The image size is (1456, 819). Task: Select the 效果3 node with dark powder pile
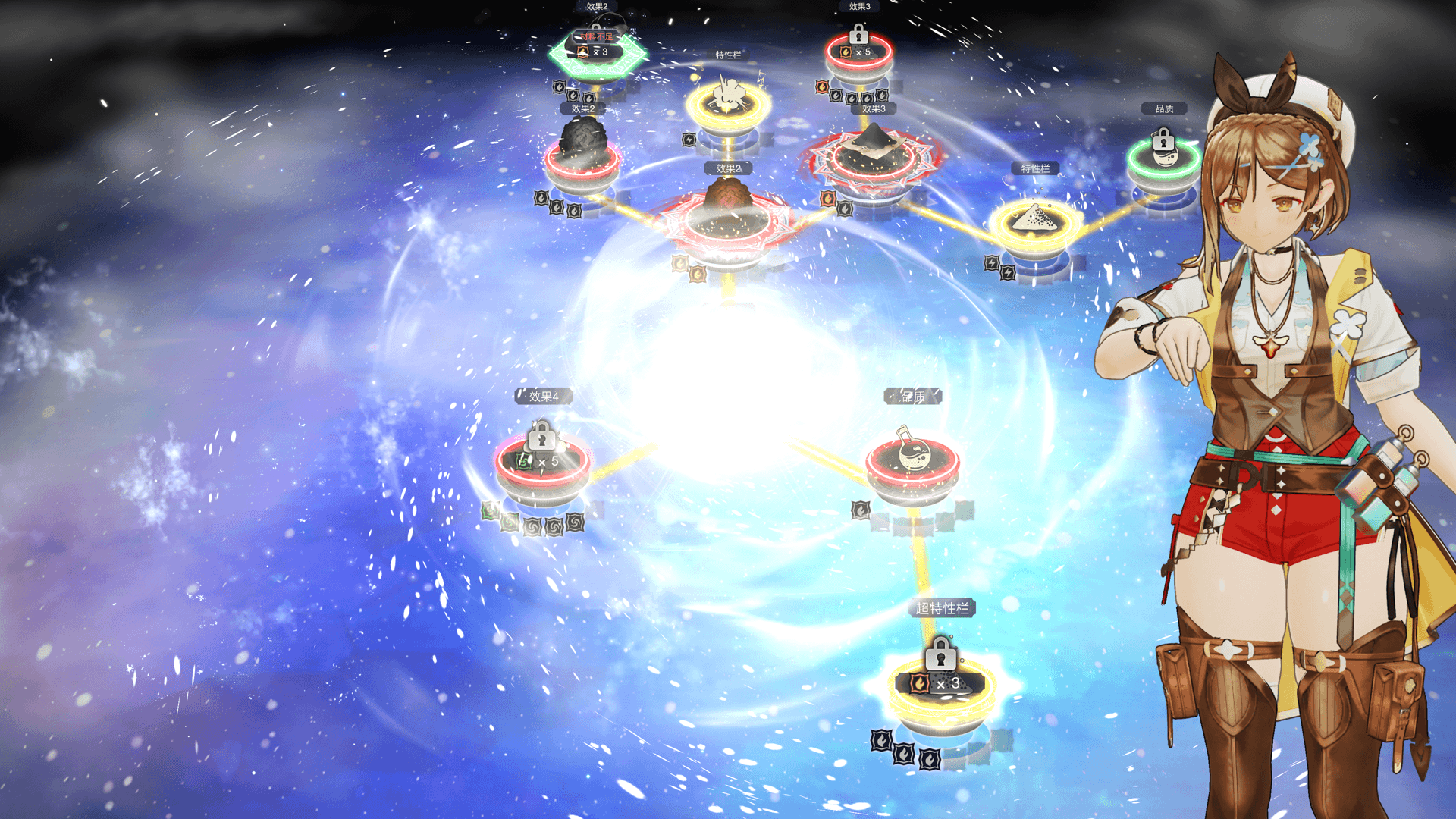click(x=874, y=154)
